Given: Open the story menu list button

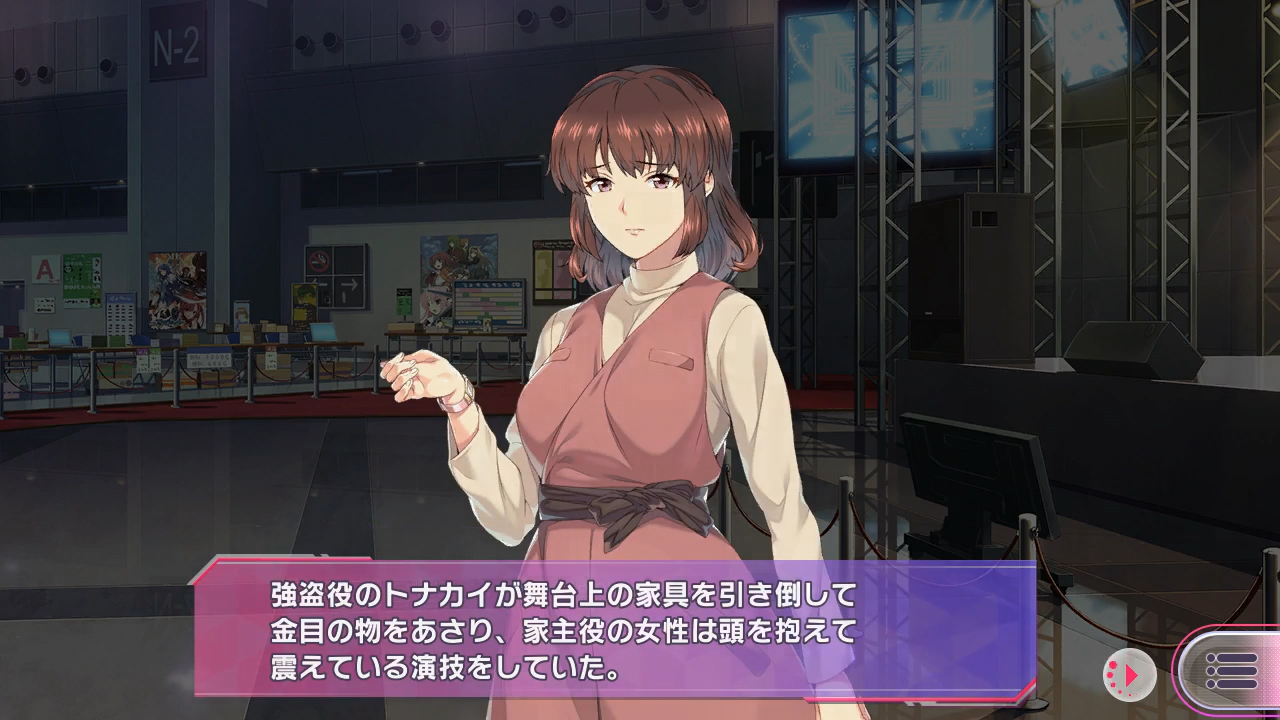Looking at the screenshot, I should 1232,671.
